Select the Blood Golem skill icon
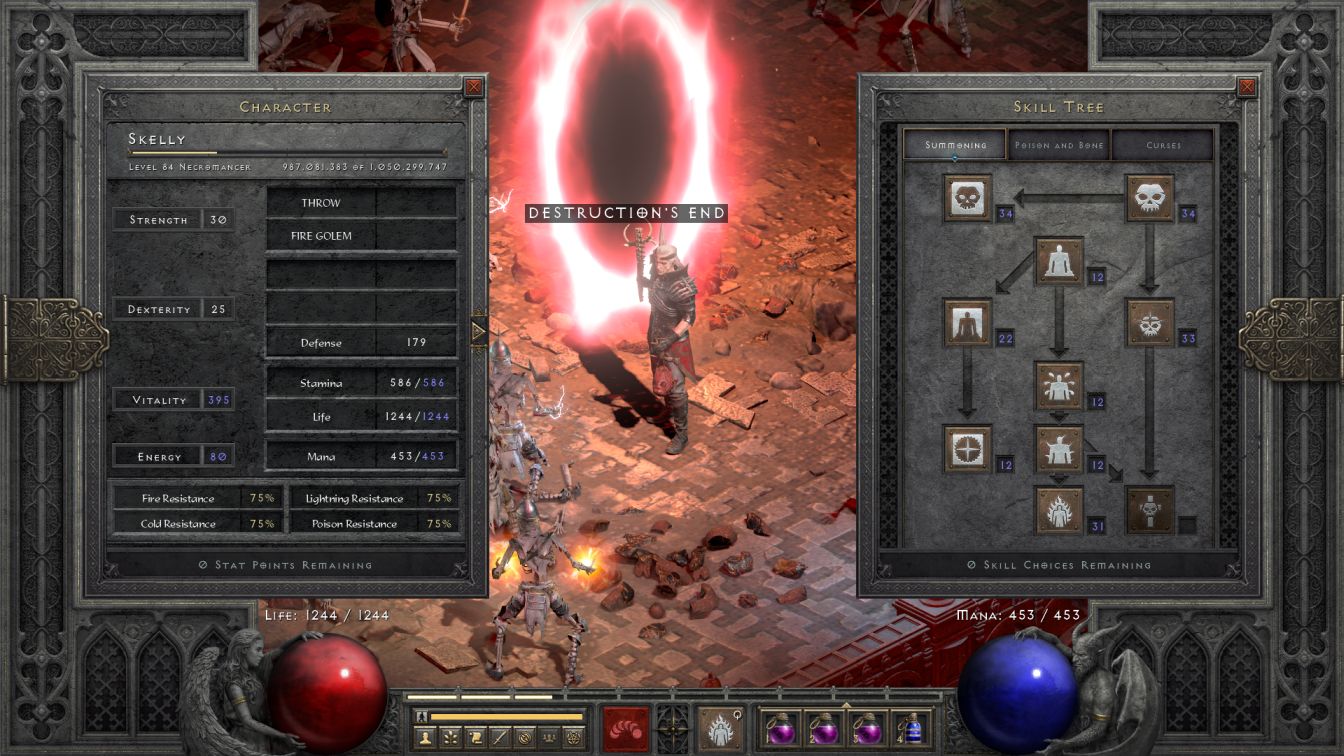The height and width of the screenshot is (756, 1344). pos(1059,386)
